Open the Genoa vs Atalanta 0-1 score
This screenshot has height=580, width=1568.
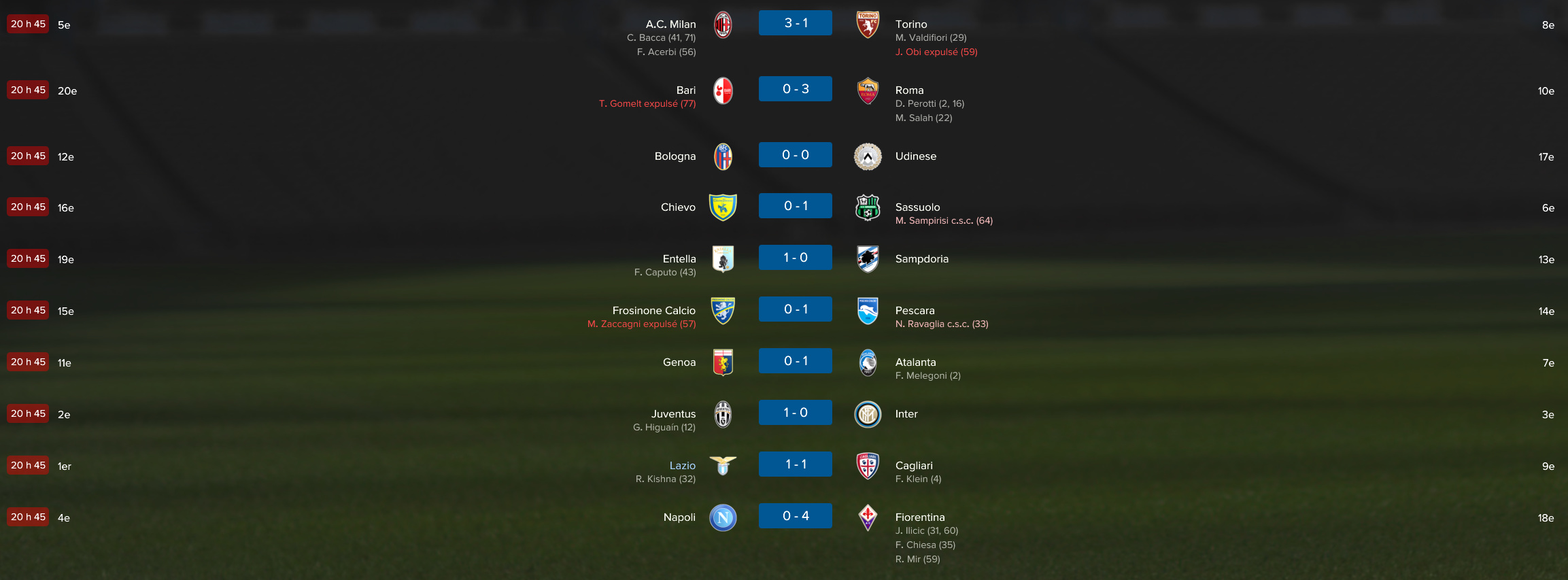[x=795, y=361]
